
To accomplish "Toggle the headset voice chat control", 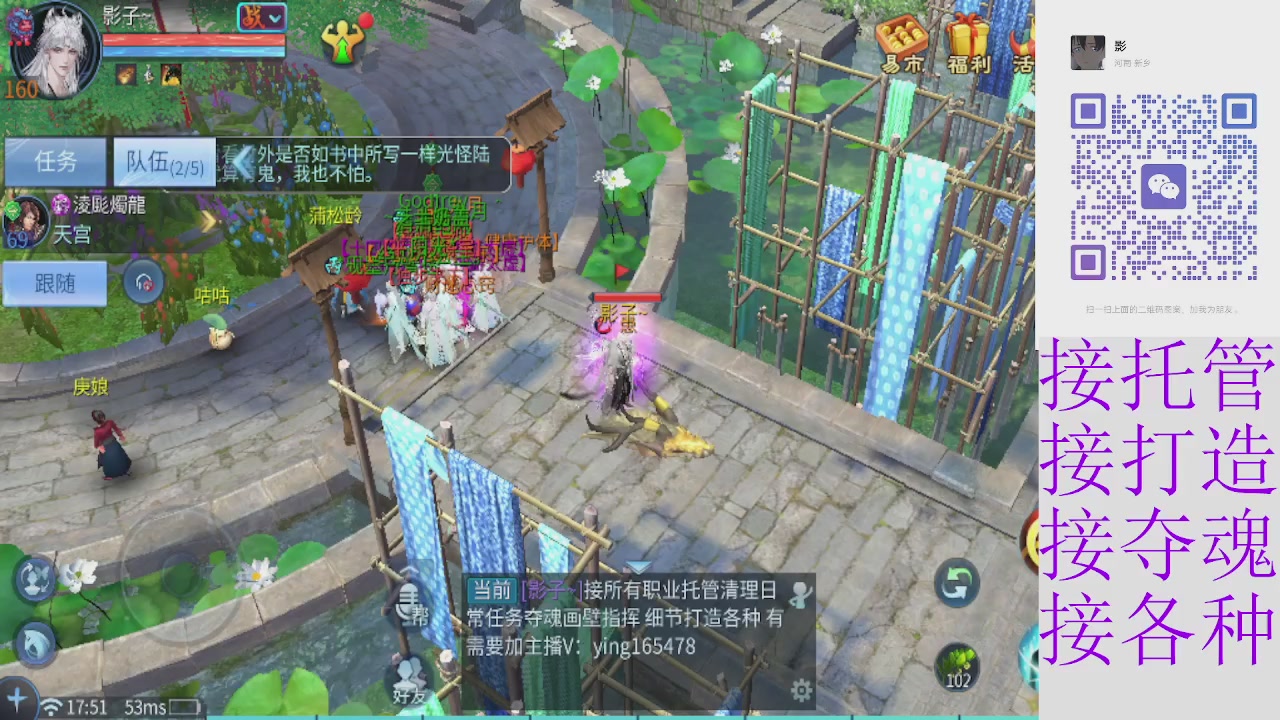I will coord(142,282).
